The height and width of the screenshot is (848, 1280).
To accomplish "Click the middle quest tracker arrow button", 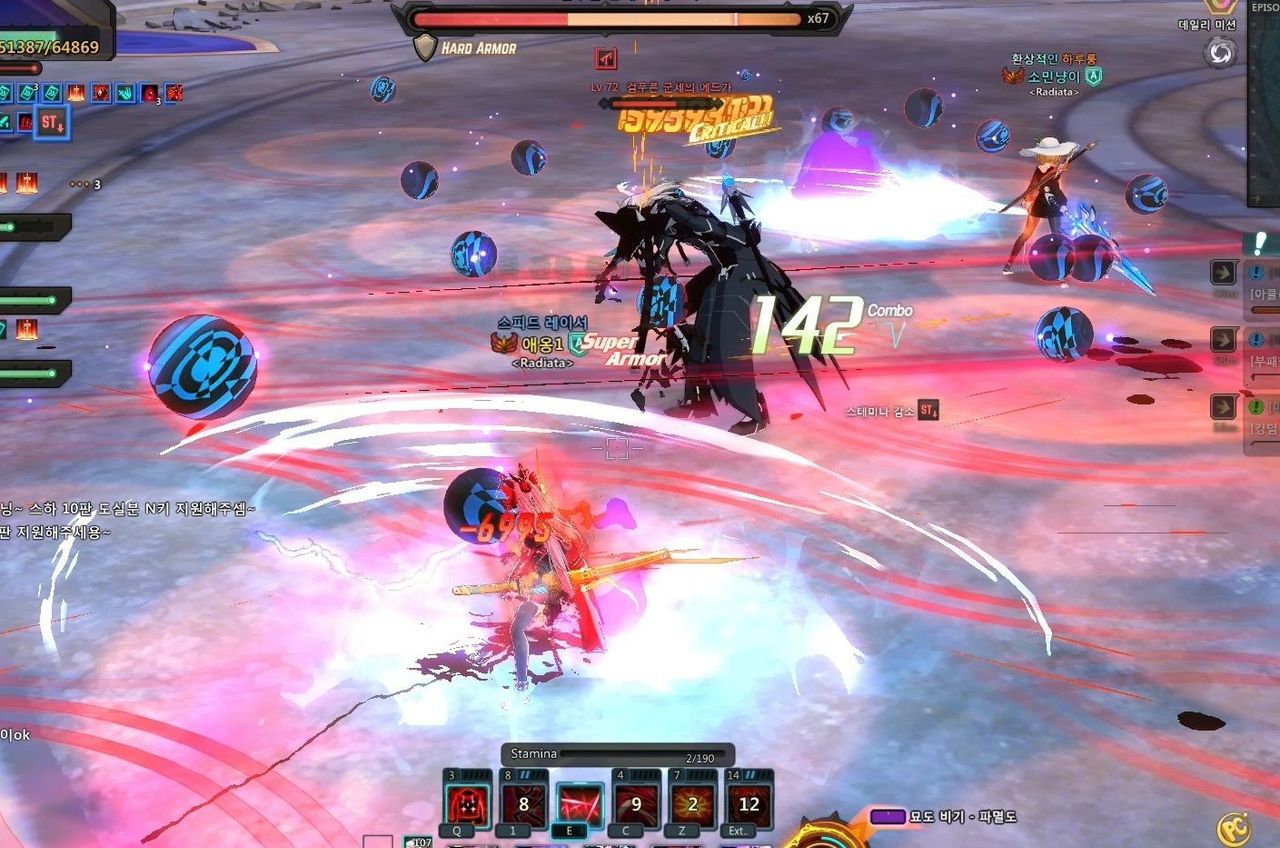I will pos(1224,340).
